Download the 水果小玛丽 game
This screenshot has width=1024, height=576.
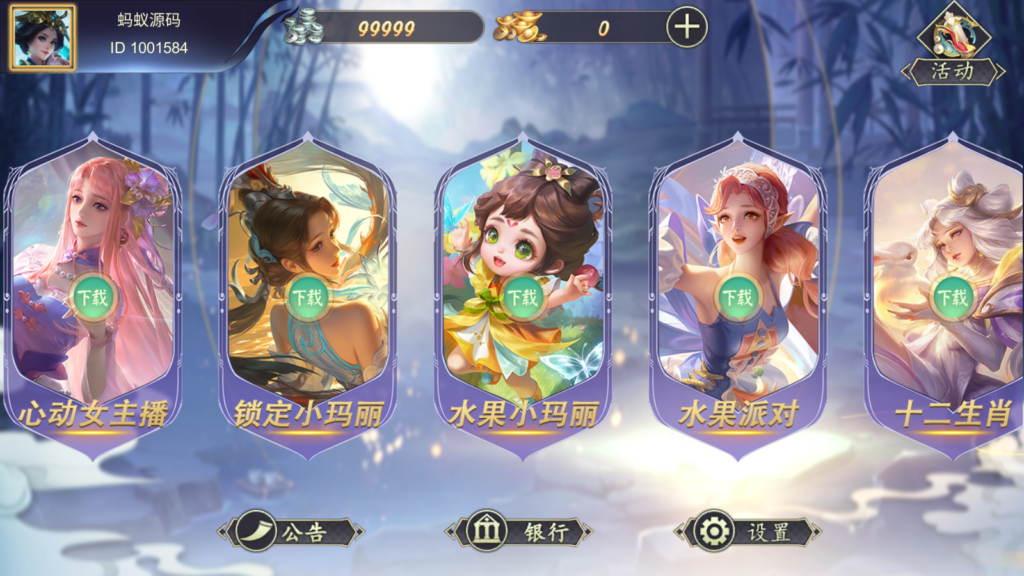click(x=521, y=296)
